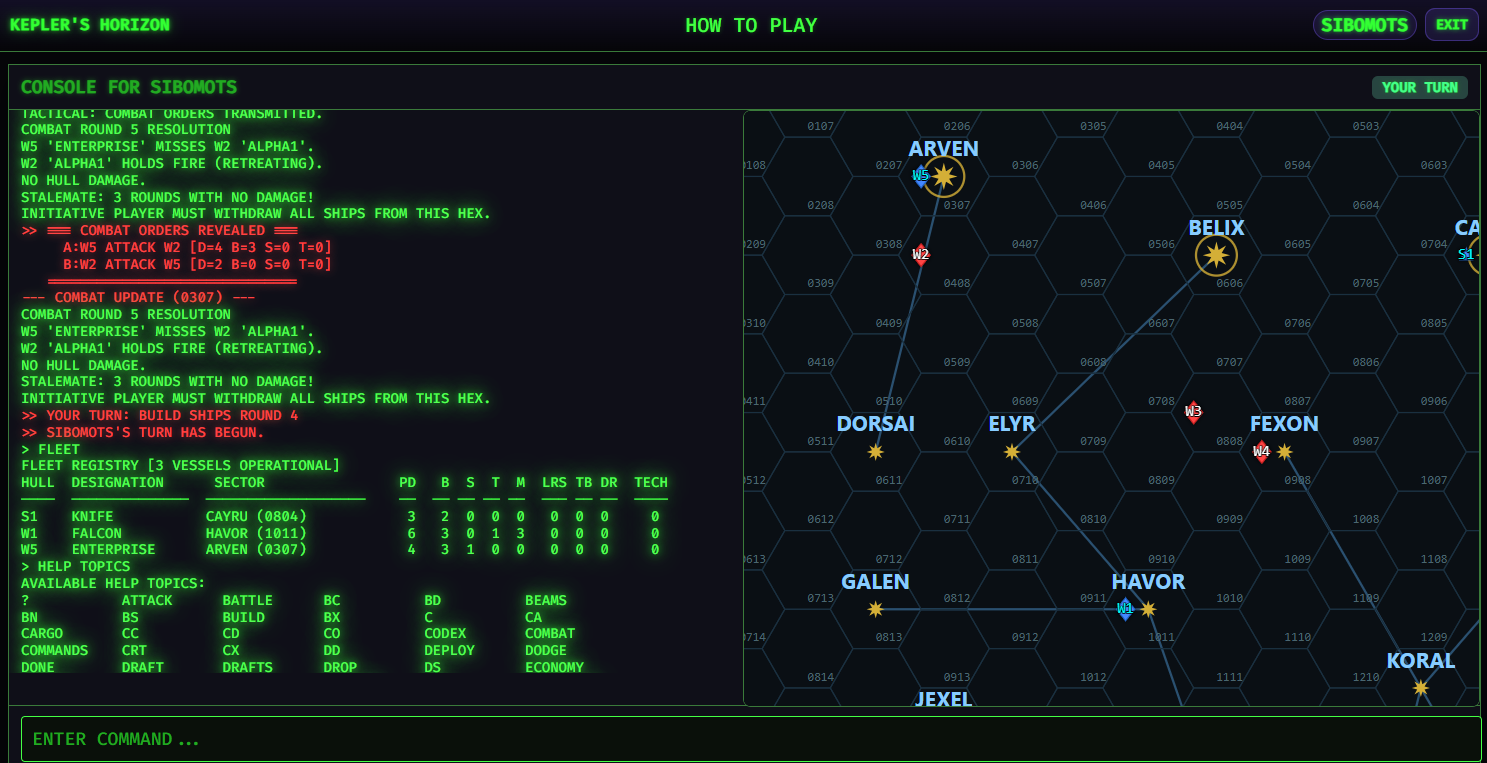Open the HOW TO PLAY page
Viewport: 1487px width, 763px height.
point(751,24)
